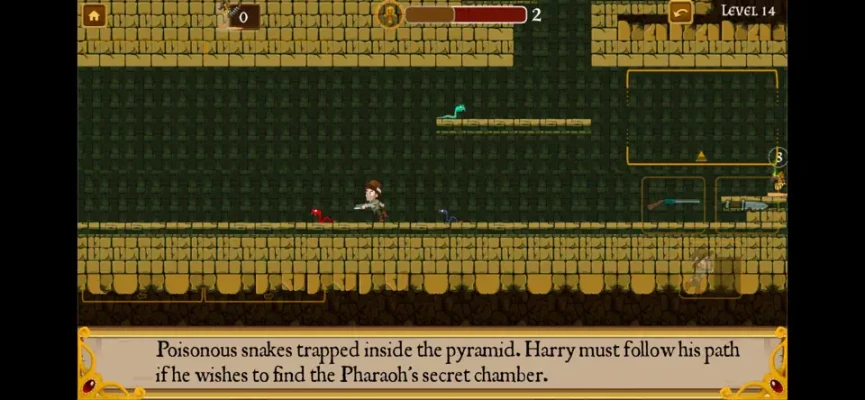Screen dimensions: 865x400
Task: Tap the move right control
Action: (x=265, y=290)
